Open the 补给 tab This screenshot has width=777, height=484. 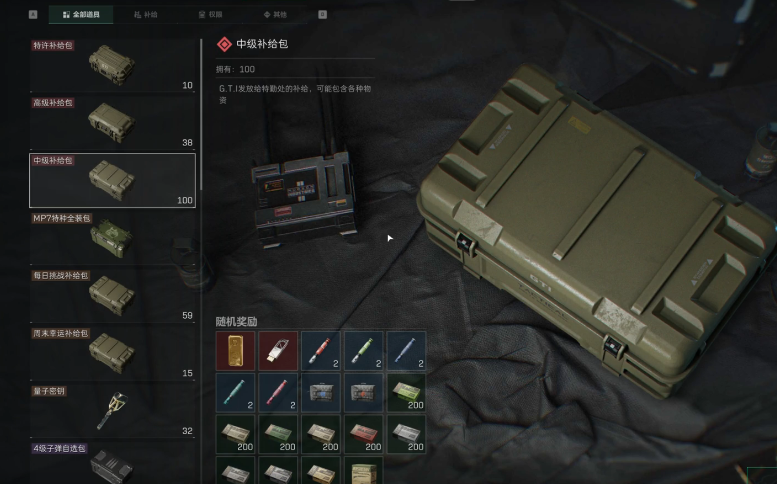click(x=146, y=15)
